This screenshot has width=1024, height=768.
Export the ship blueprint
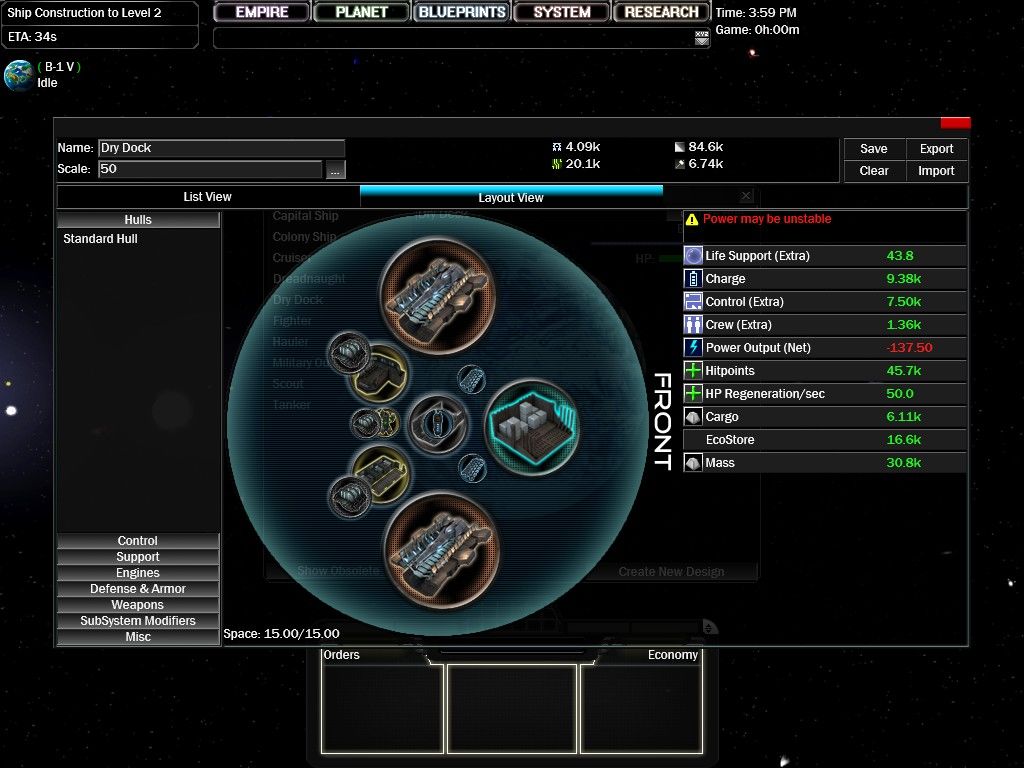[x=936, y=149]
